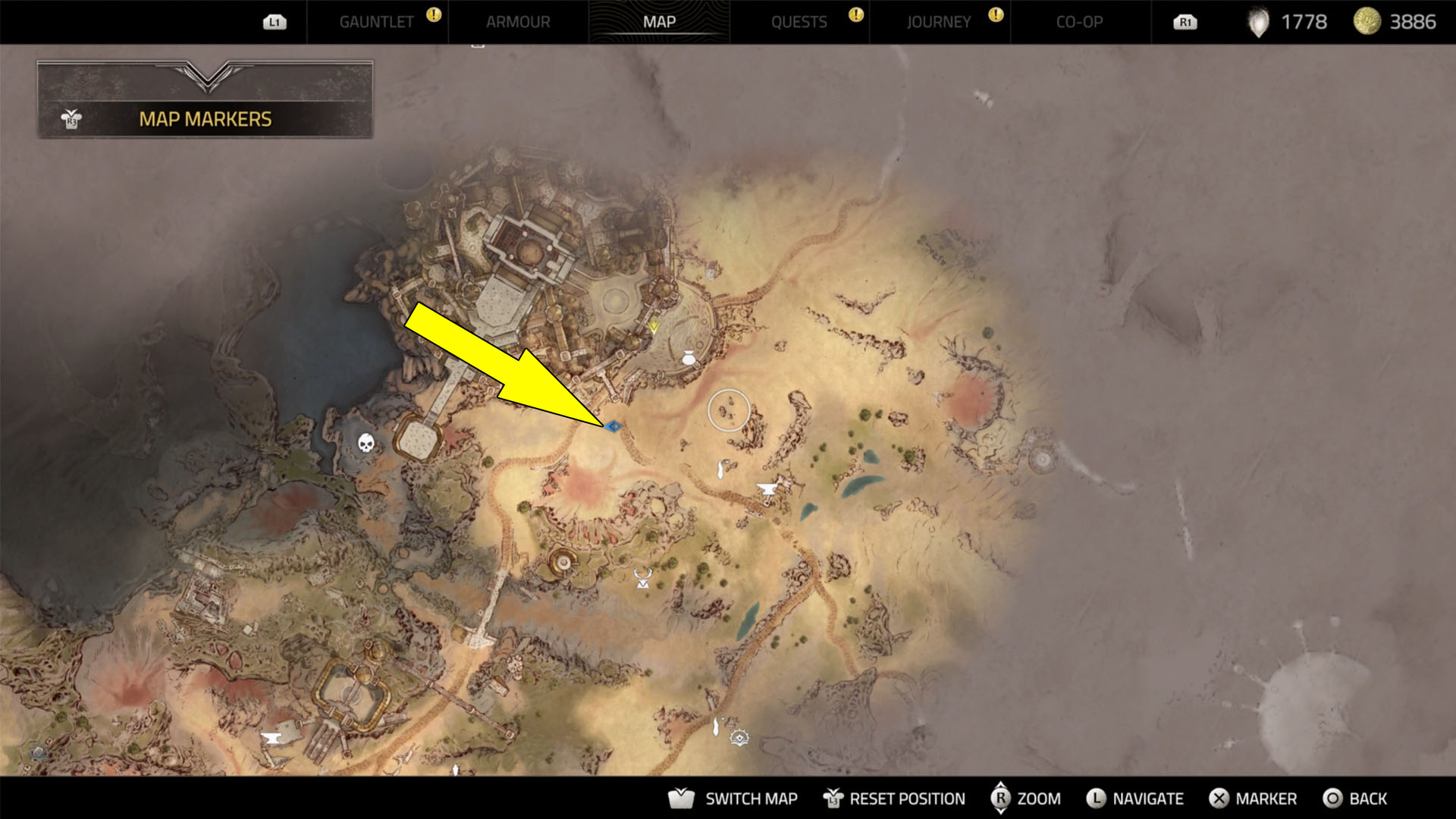
Task: Click the Switch Map button
Action: click(x=751, y=799)
